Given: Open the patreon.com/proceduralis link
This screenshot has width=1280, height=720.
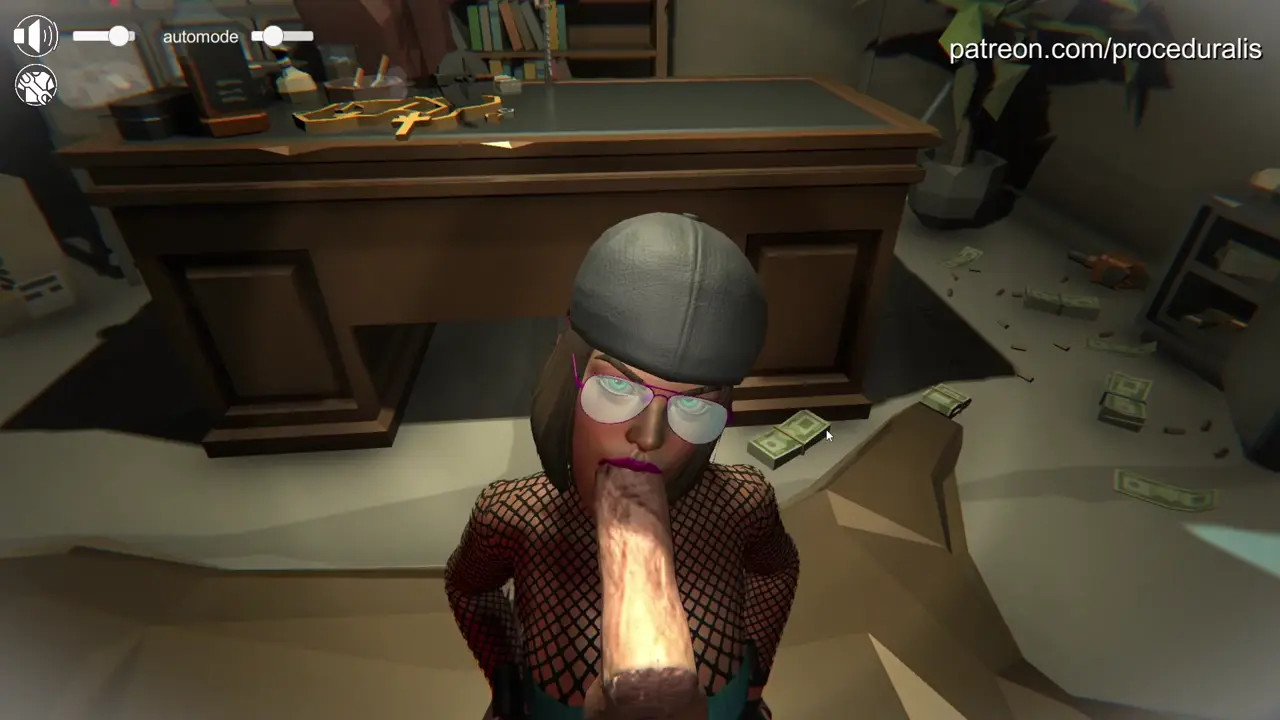Looking at the screenshot, I should tap(1104, 49).
